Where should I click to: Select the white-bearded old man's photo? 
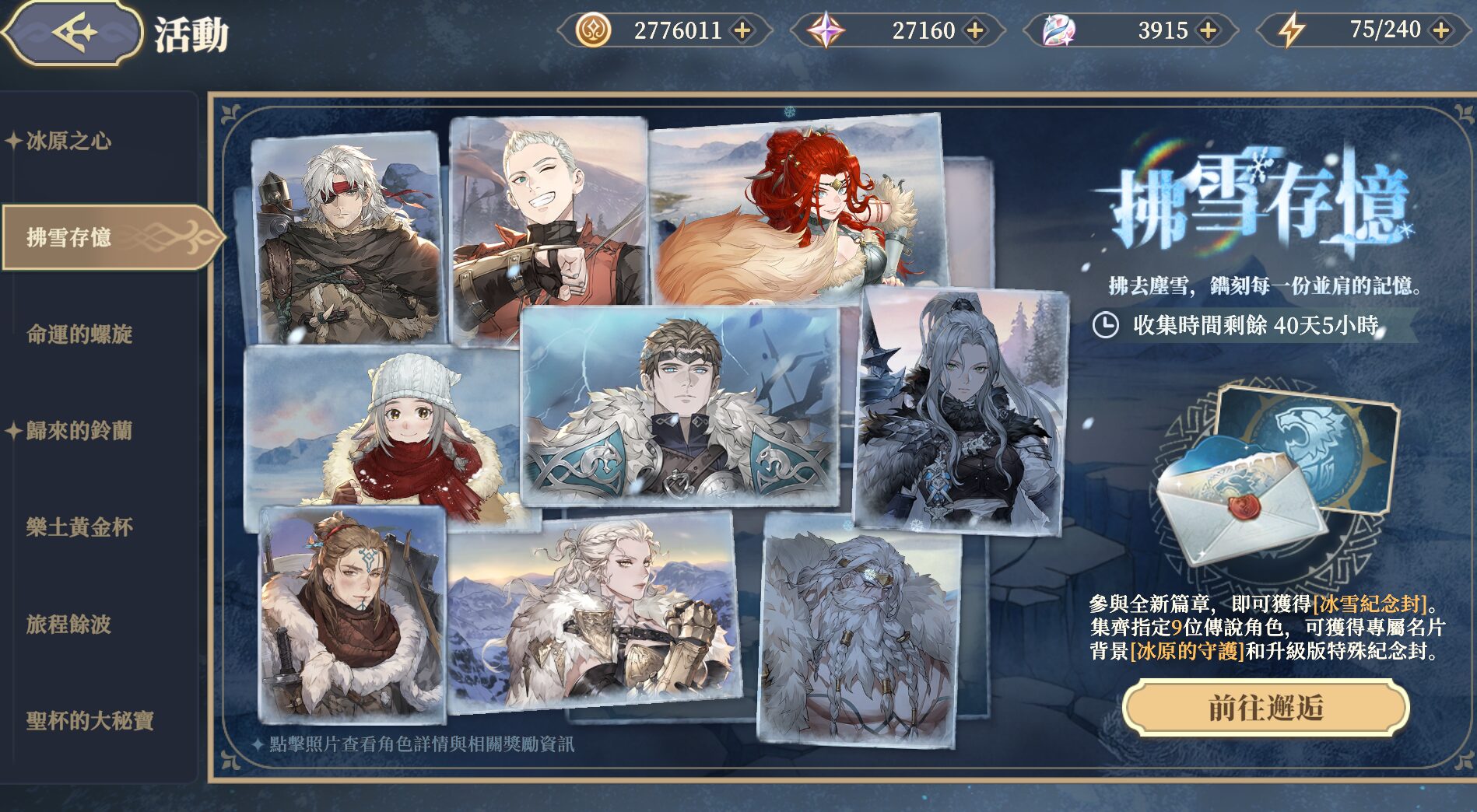click(x=860, y=630)
